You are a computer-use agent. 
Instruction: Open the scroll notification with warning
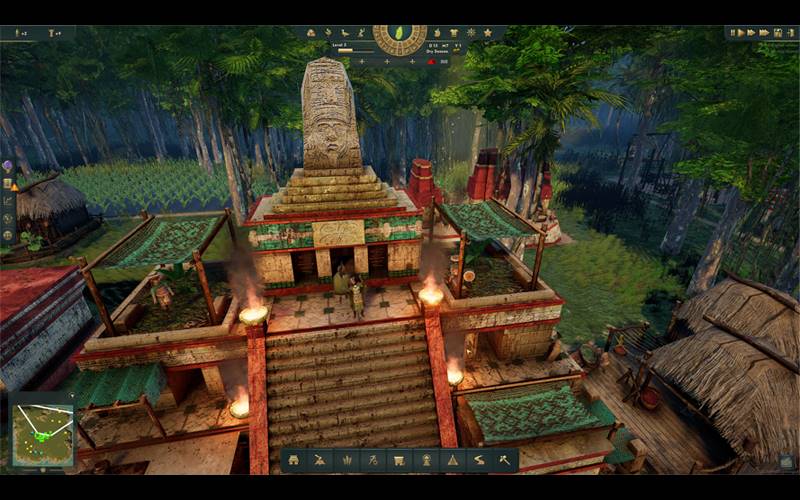tap(8, 183)
